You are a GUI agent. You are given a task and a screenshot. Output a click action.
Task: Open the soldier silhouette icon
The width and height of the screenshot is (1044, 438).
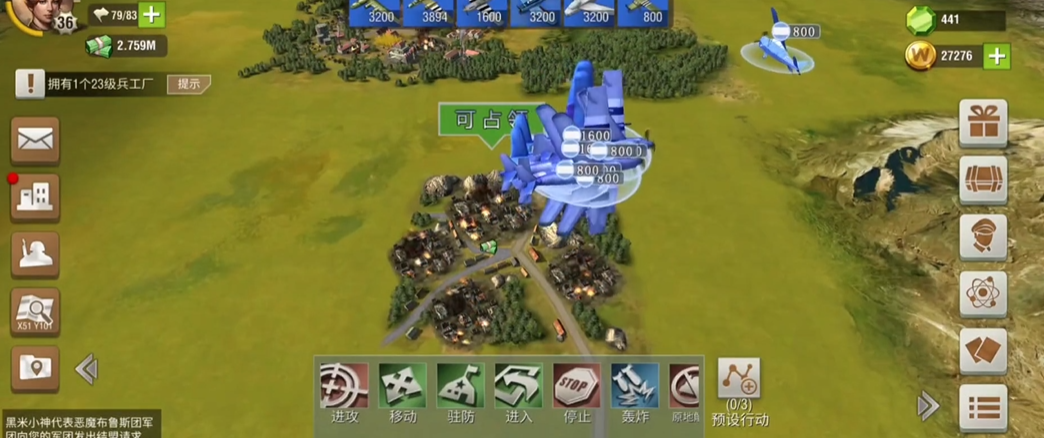35,255
